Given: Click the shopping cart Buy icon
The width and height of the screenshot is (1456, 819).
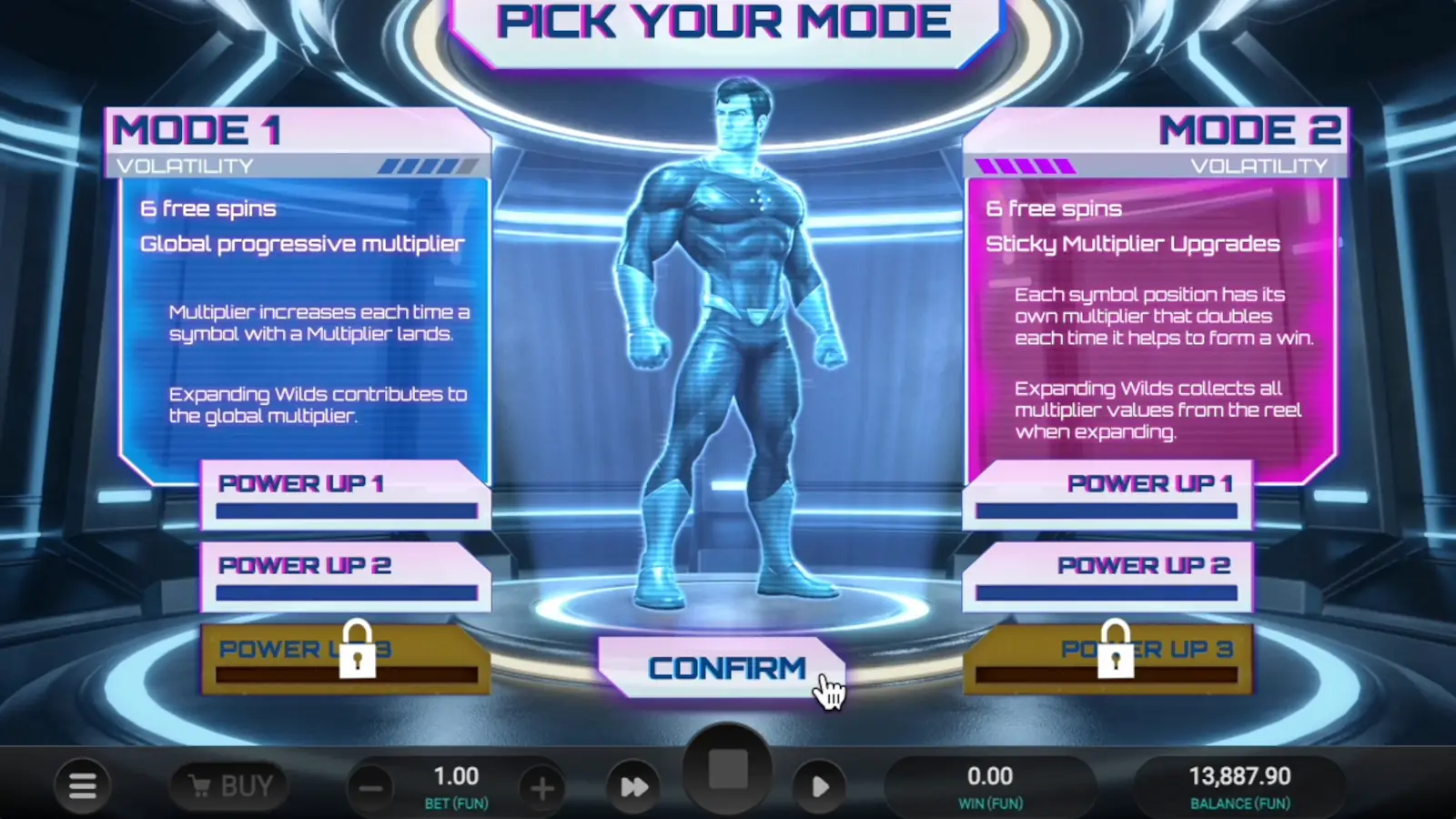Looking at the screenshot, I should pos(199,784).
